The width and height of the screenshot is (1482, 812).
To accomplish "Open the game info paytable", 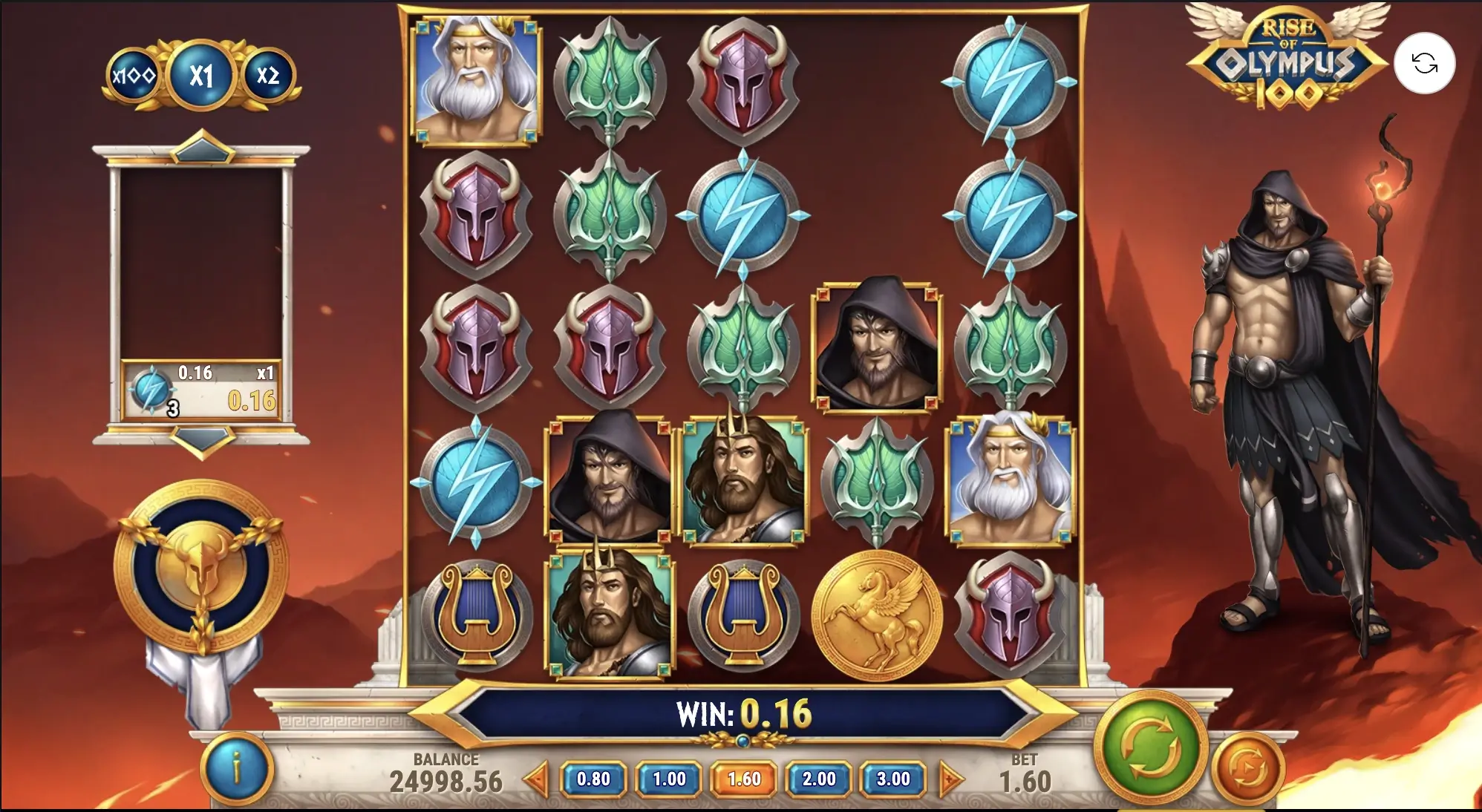I will pos(236,769).
